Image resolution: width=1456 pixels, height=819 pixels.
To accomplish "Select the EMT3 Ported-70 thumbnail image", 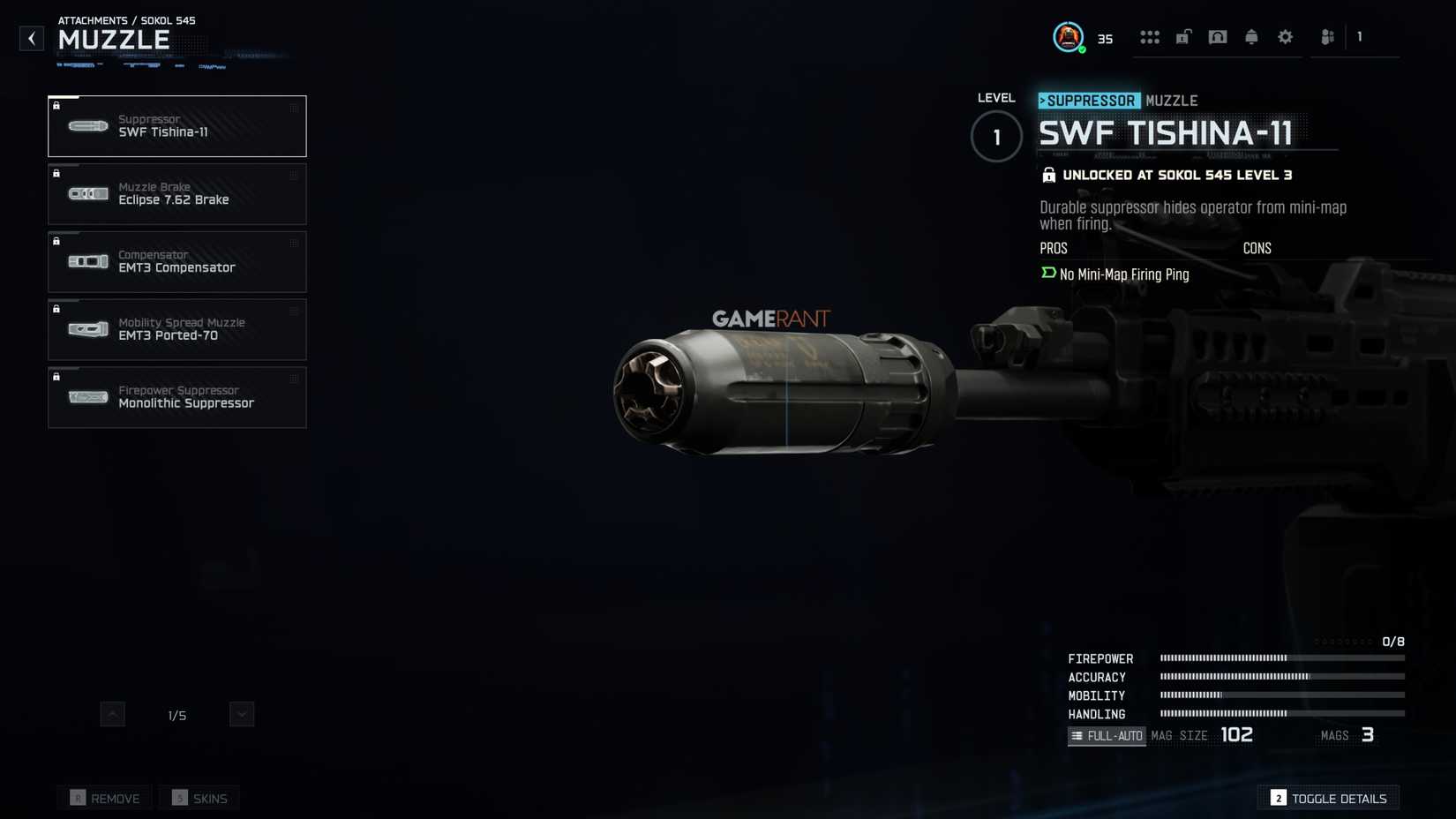I will point(87,328).
